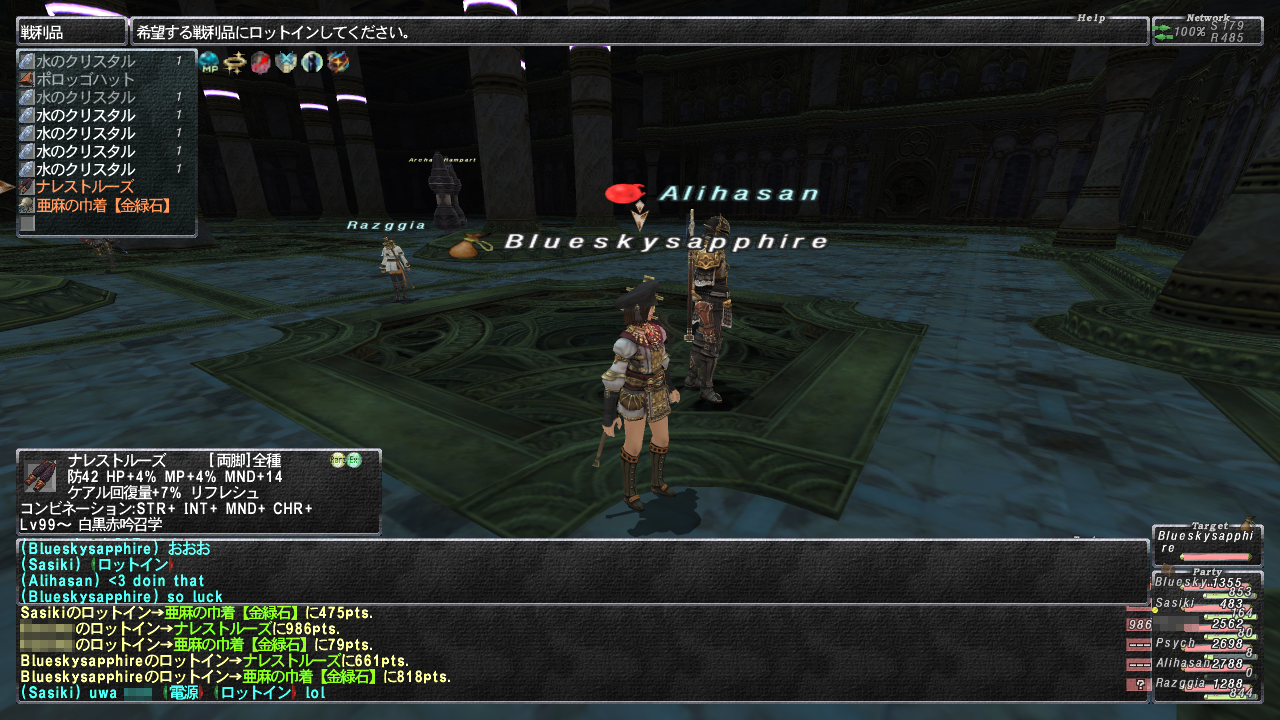Click the orange starburst status icon
Image resolution: width=1280 pixels, height=720 pixels.
339,62
